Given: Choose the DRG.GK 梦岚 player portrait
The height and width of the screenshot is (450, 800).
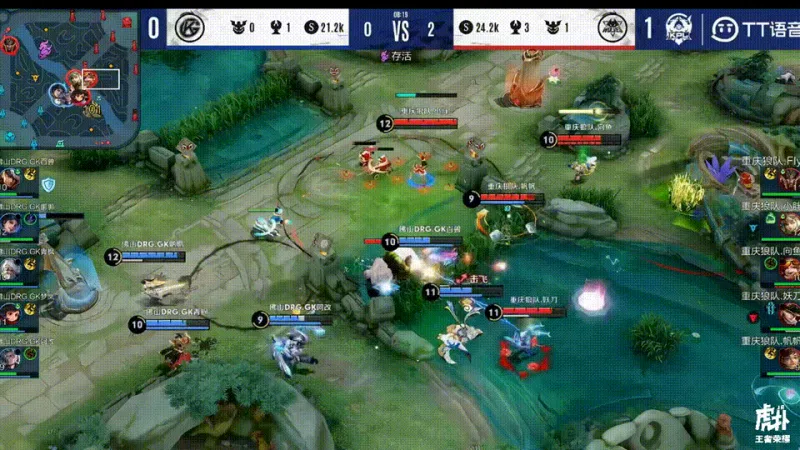Looking at the screenshot, I should [x=10, y=312].
